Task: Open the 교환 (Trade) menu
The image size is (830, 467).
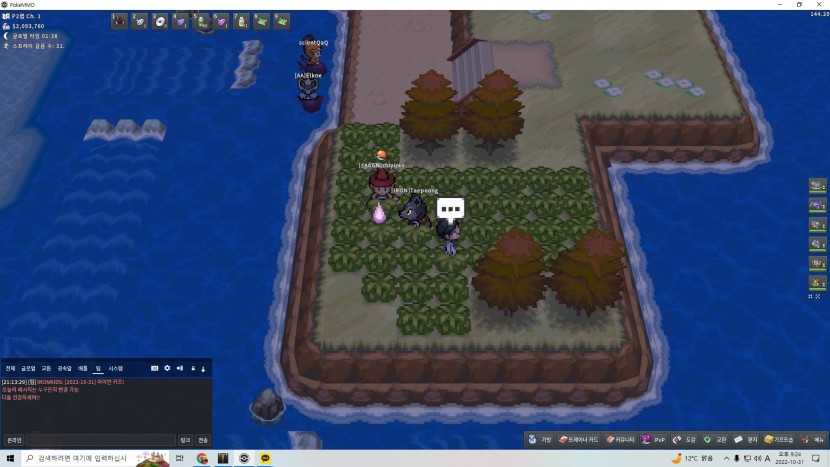Action: point(716,439)
